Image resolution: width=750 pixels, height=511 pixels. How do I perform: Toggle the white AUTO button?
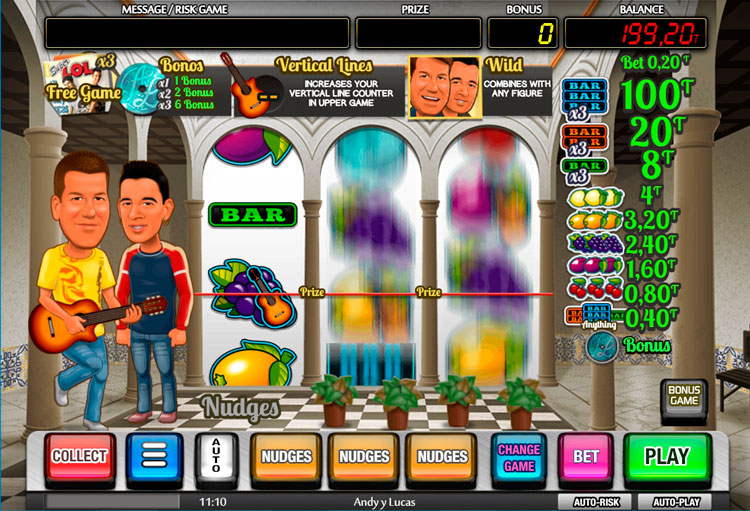[x=215, y=458]
